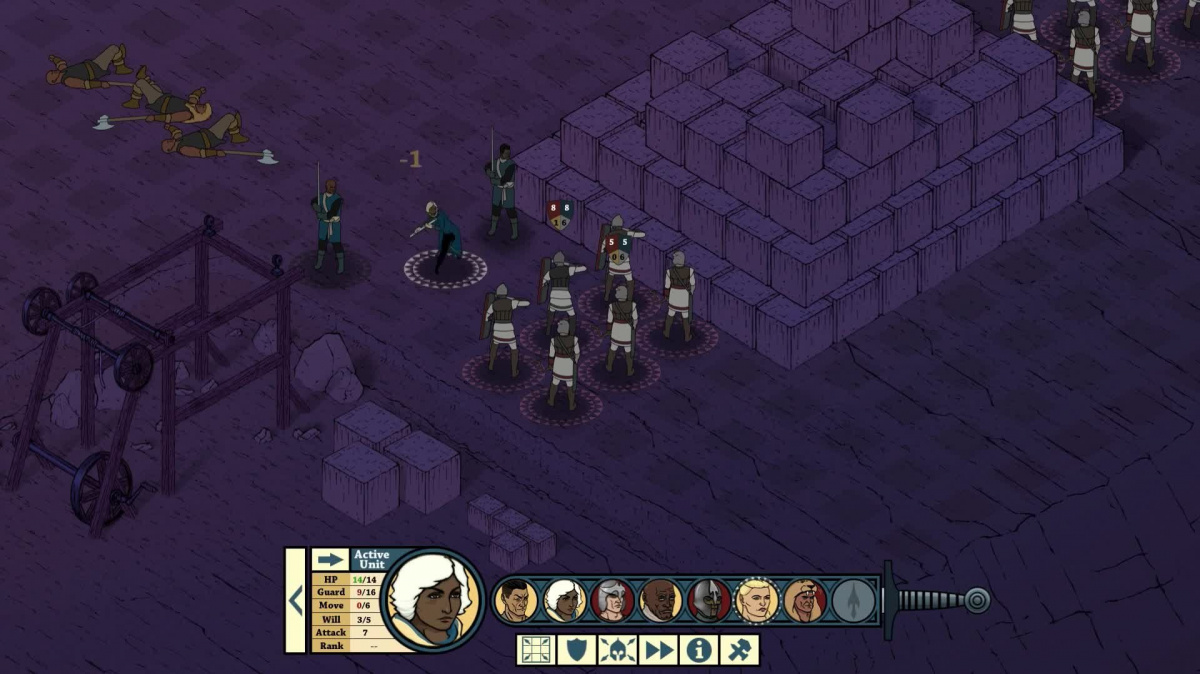This screenshot has height=674, width=1200.
Task: Pick the full-face helmet enemy portrait
Action: click(709, 600)
